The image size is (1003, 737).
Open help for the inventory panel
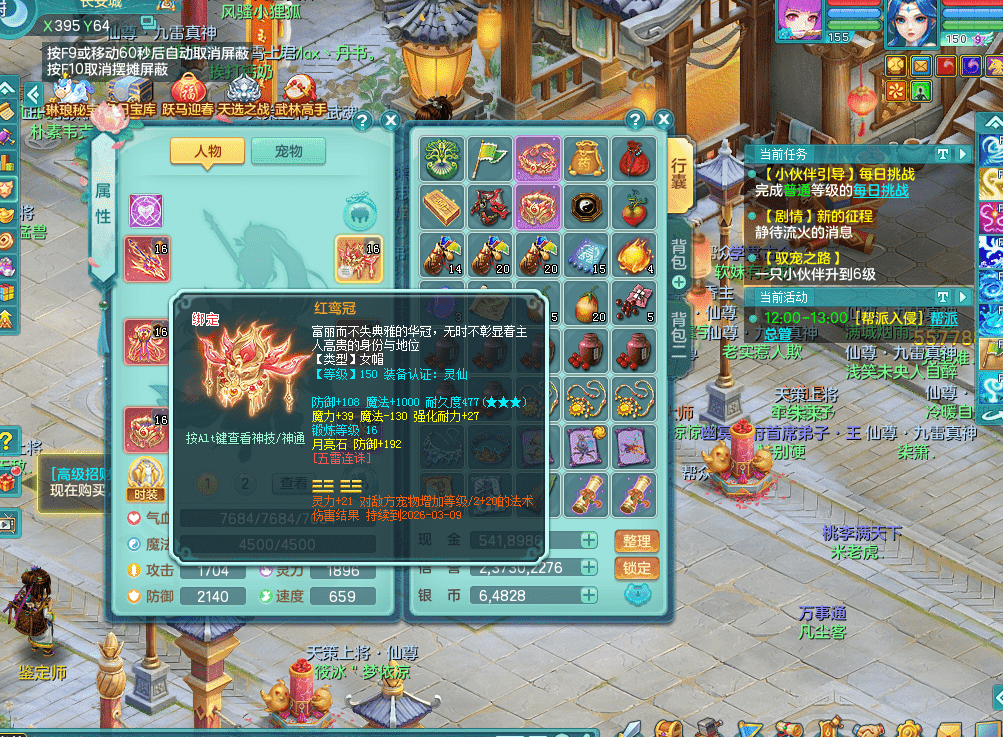(x=634, y=120)
